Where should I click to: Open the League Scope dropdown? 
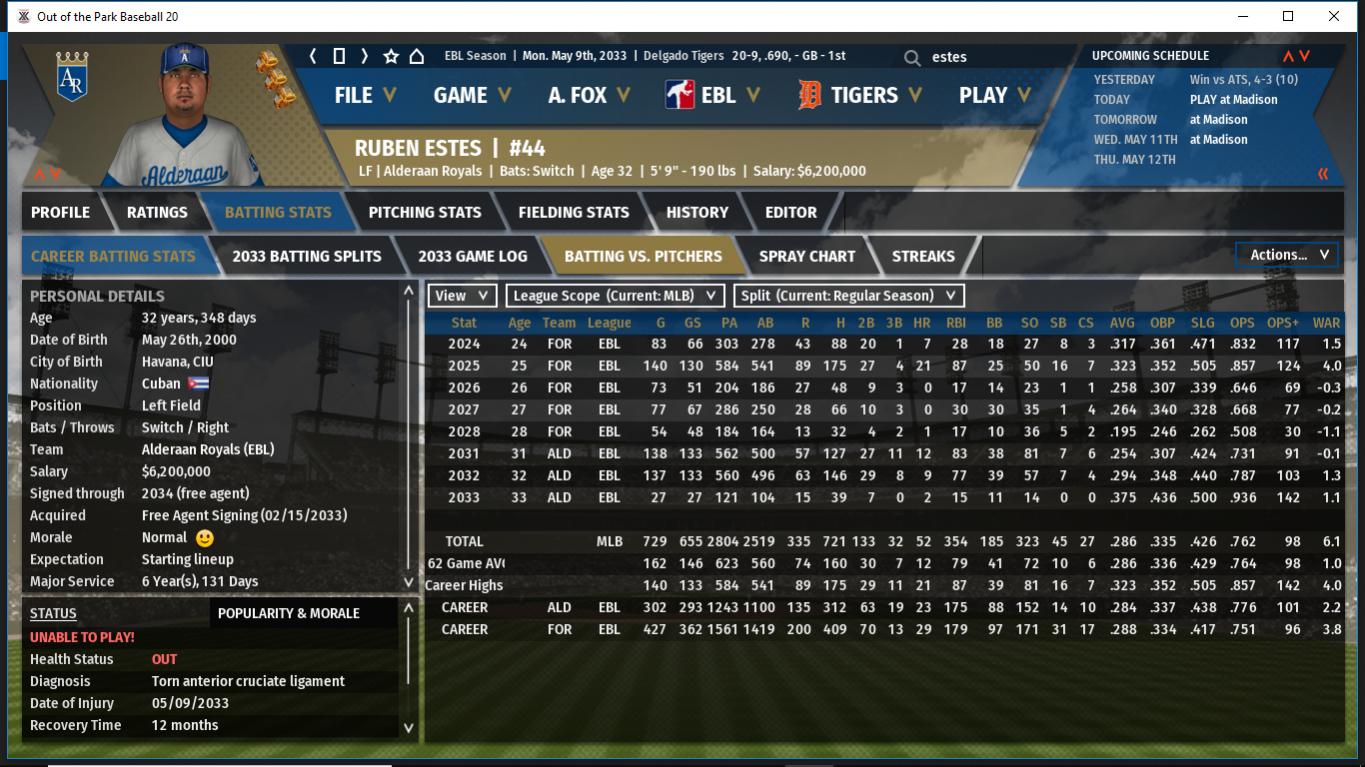click(x=615, y=295)
